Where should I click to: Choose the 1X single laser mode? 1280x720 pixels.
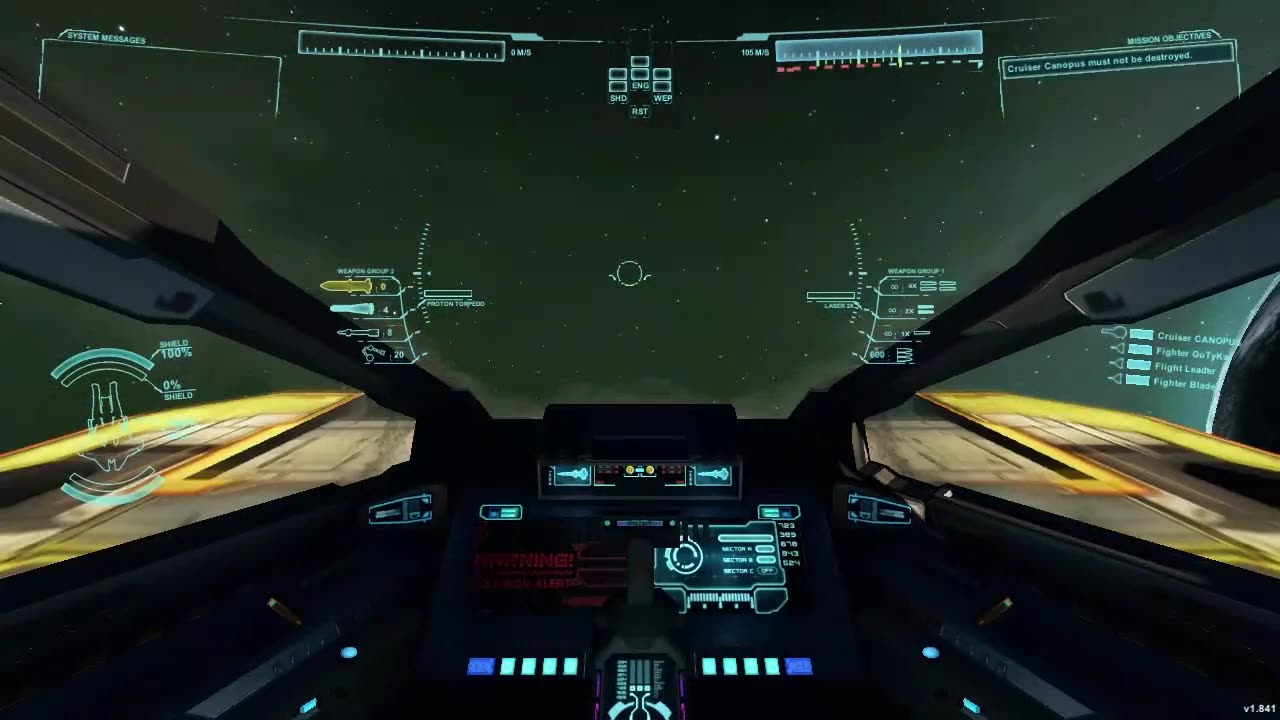point(906,333)
